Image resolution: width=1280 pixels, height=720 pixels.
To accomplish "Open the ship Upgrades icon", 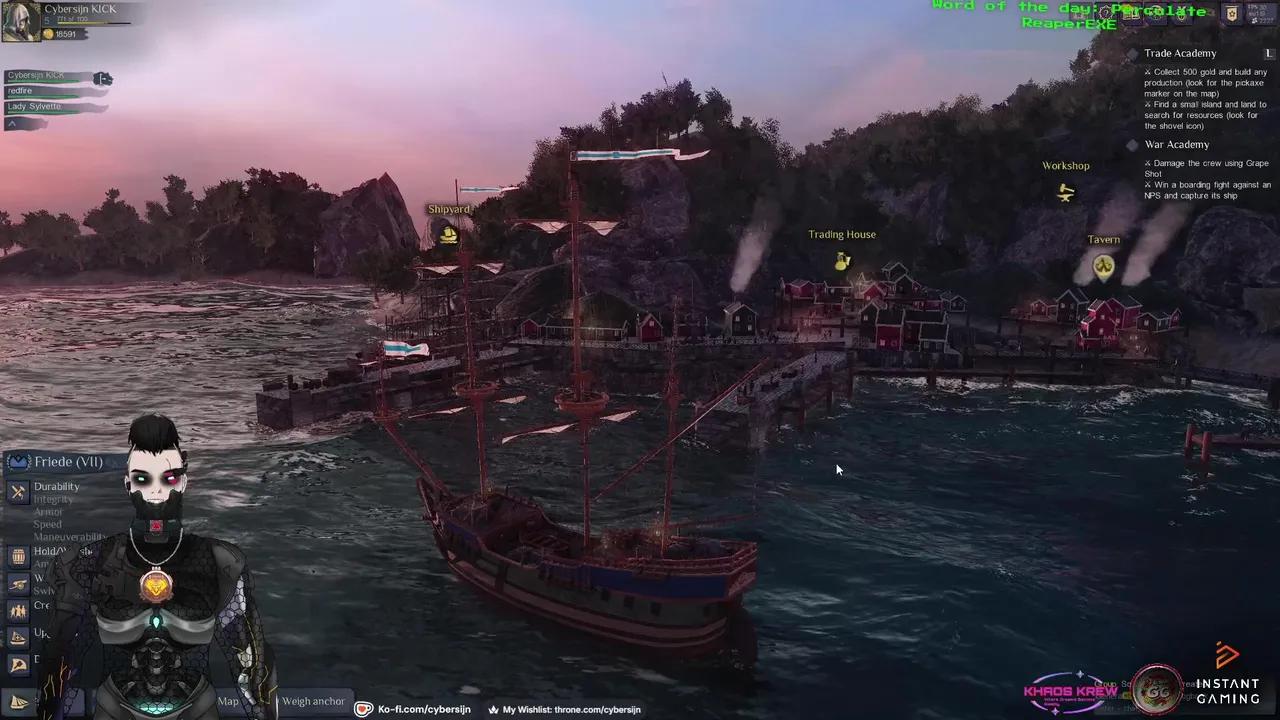I will (18, 636).
